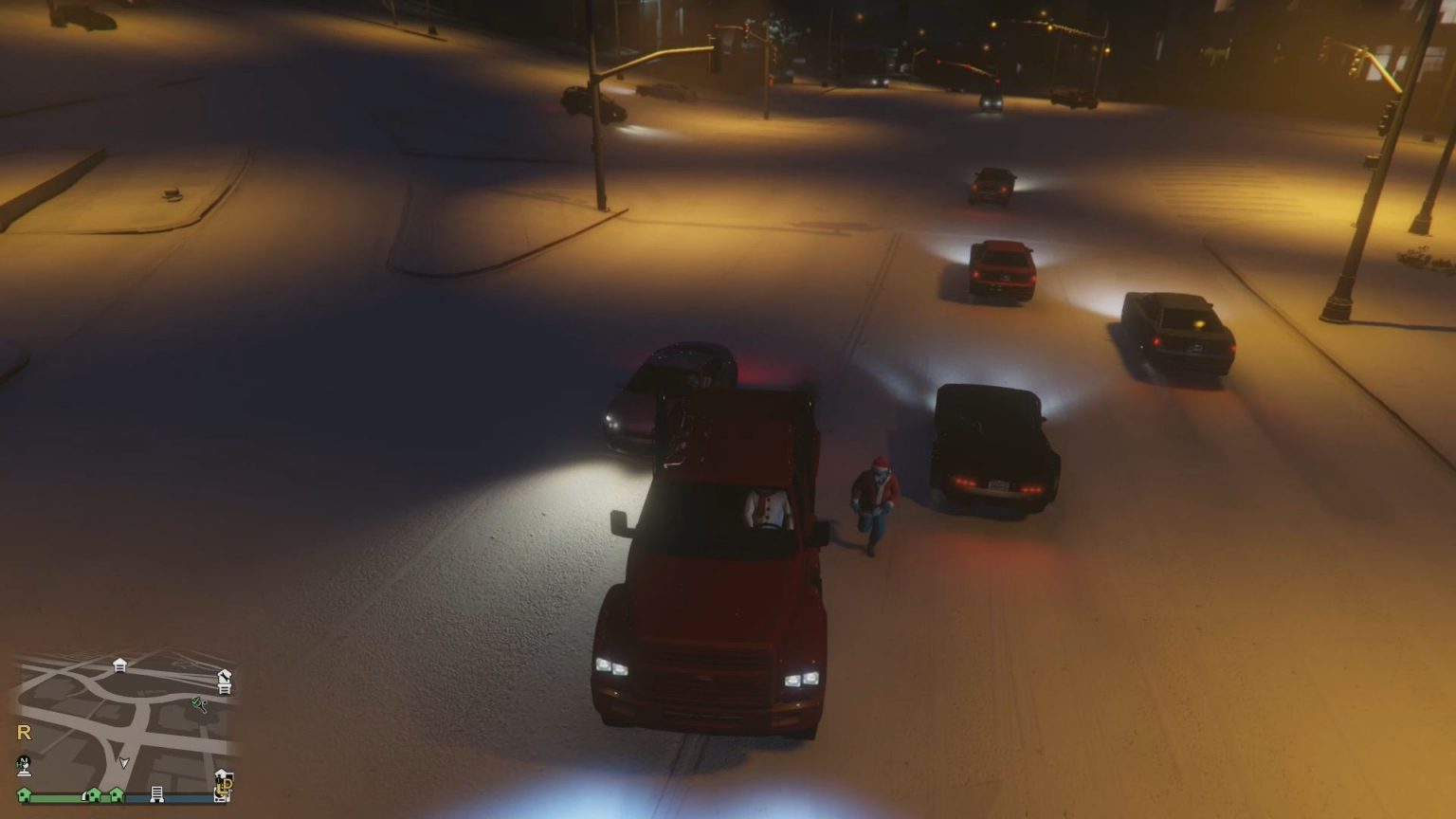
Task: Click the white safehouse blip on the minimap
Action: click(119, 664)
